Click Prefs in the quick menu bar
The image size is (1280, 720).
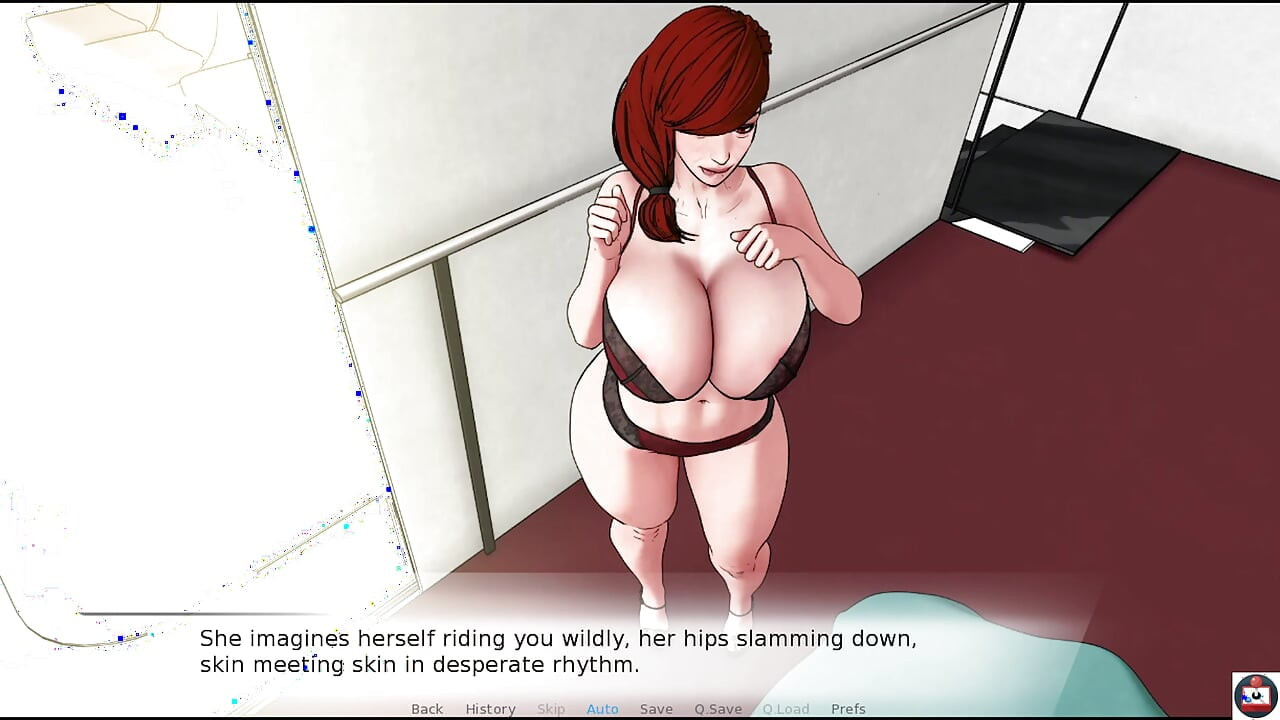(848, 709)
